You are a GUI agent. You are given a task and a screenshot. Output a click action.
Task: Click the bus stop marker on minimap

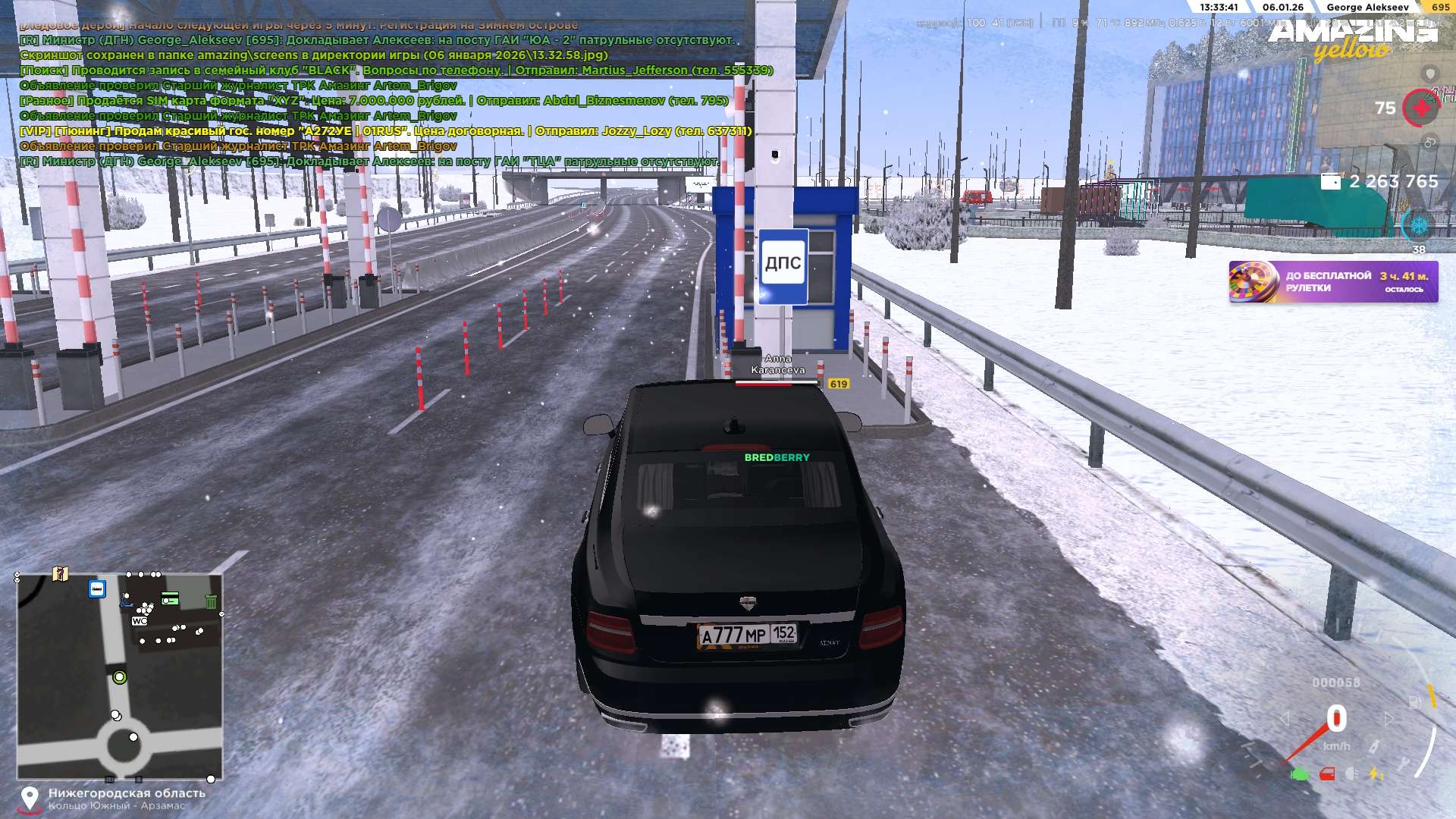point(97,589)
